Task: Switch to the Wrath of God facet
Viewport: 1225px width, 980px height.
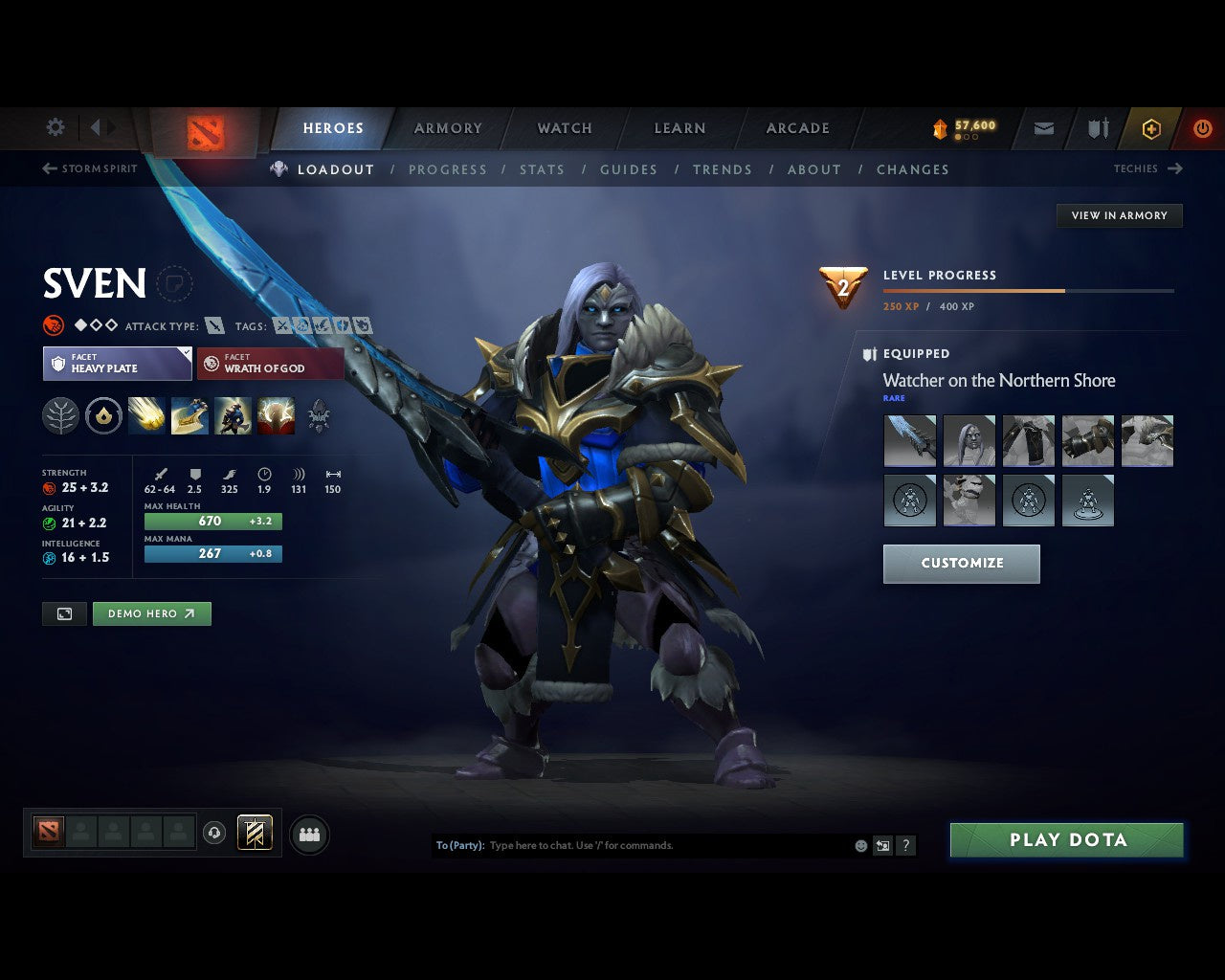Action: (270, 364)
